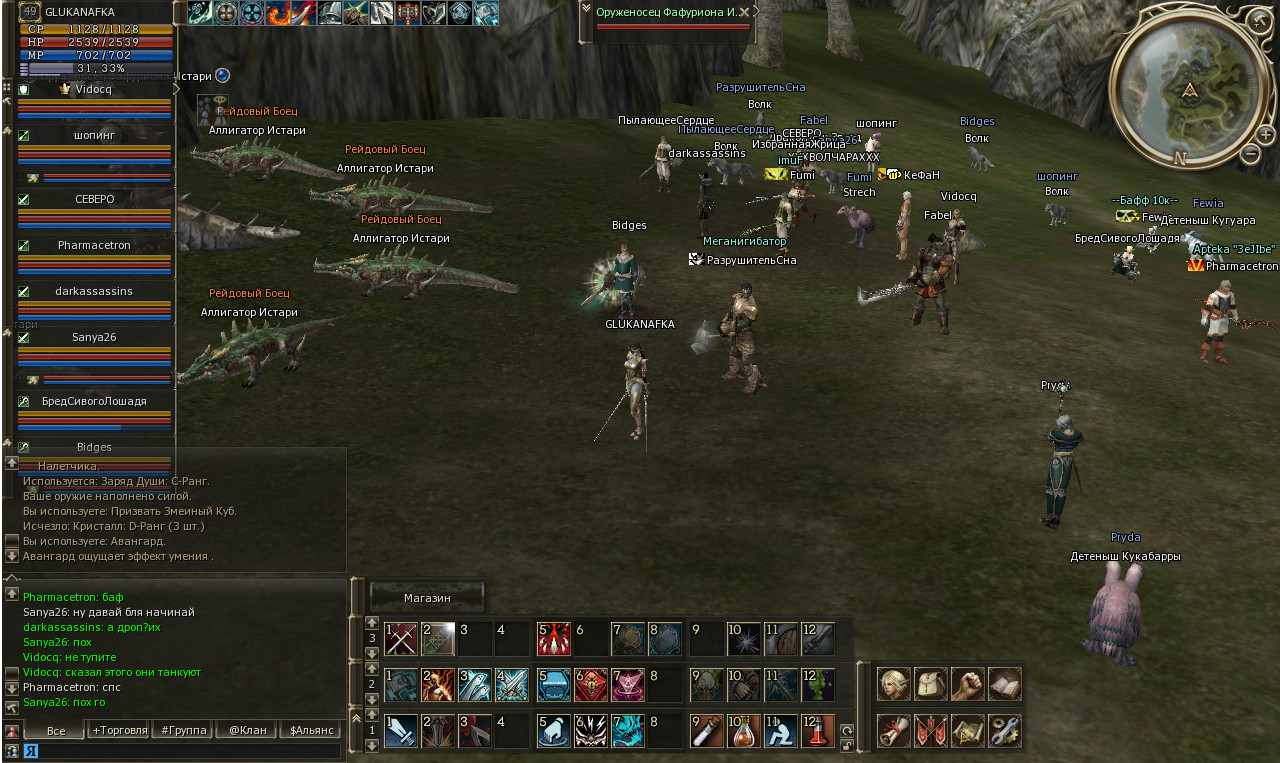Open the inventory bag icon
The width and height of the screenshot is (1280, 763).
pyautogui.click(x=931, y=684)
